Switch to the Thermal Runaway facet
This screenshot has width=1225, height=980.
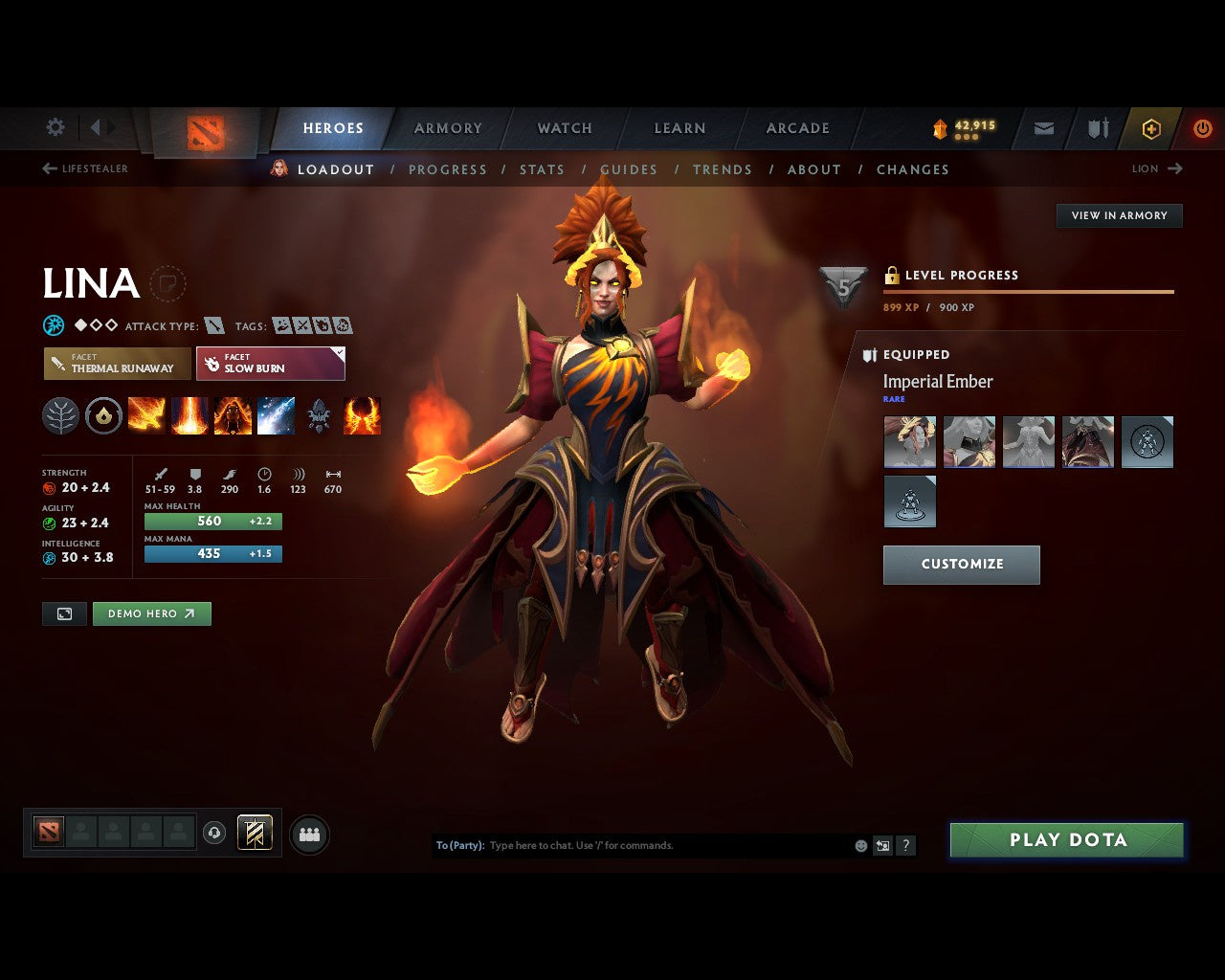pyautogui.click(x=115, y=364)
